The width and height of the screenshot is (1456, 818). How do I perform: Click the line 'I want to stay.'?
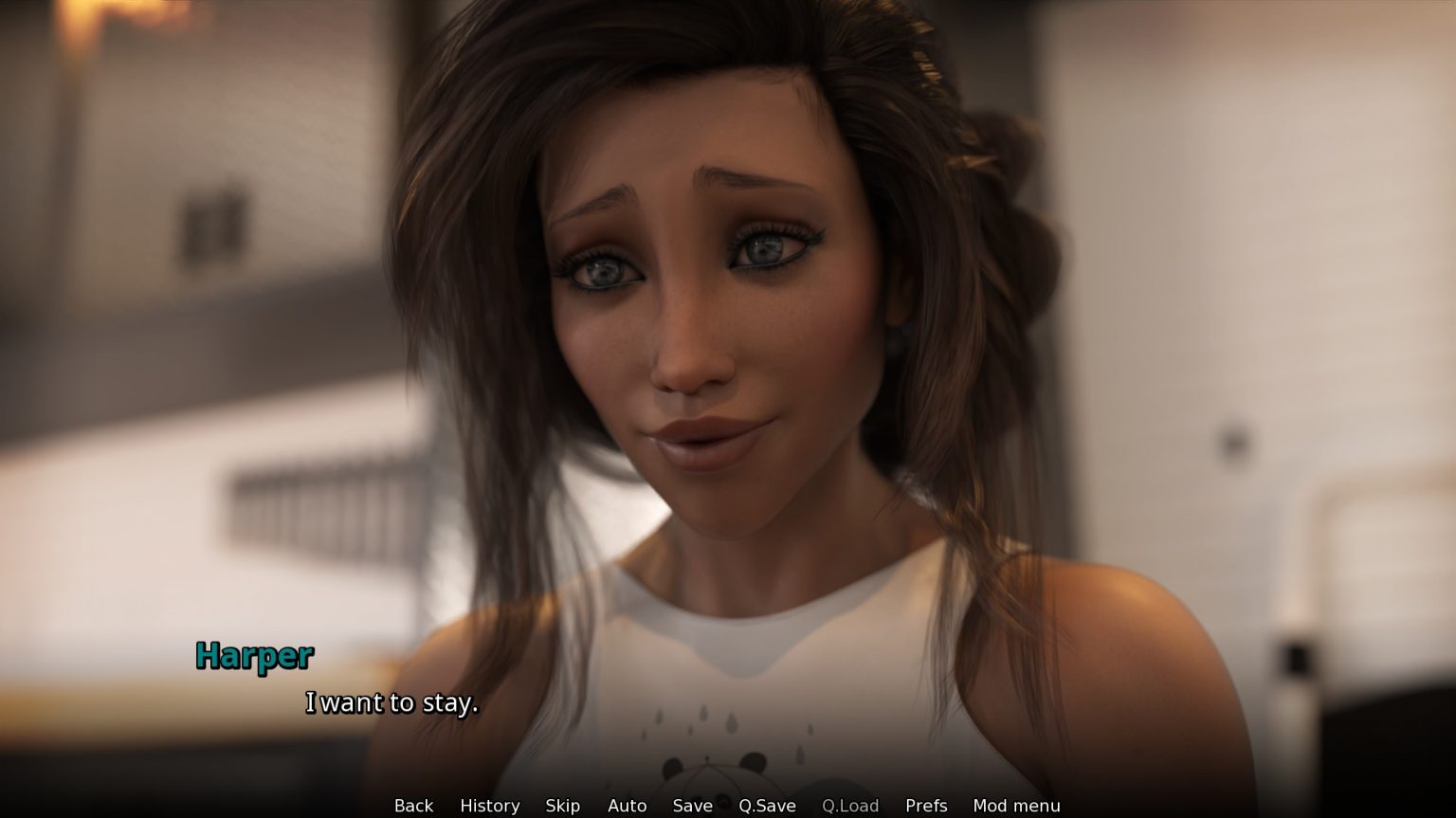[392, 703]
